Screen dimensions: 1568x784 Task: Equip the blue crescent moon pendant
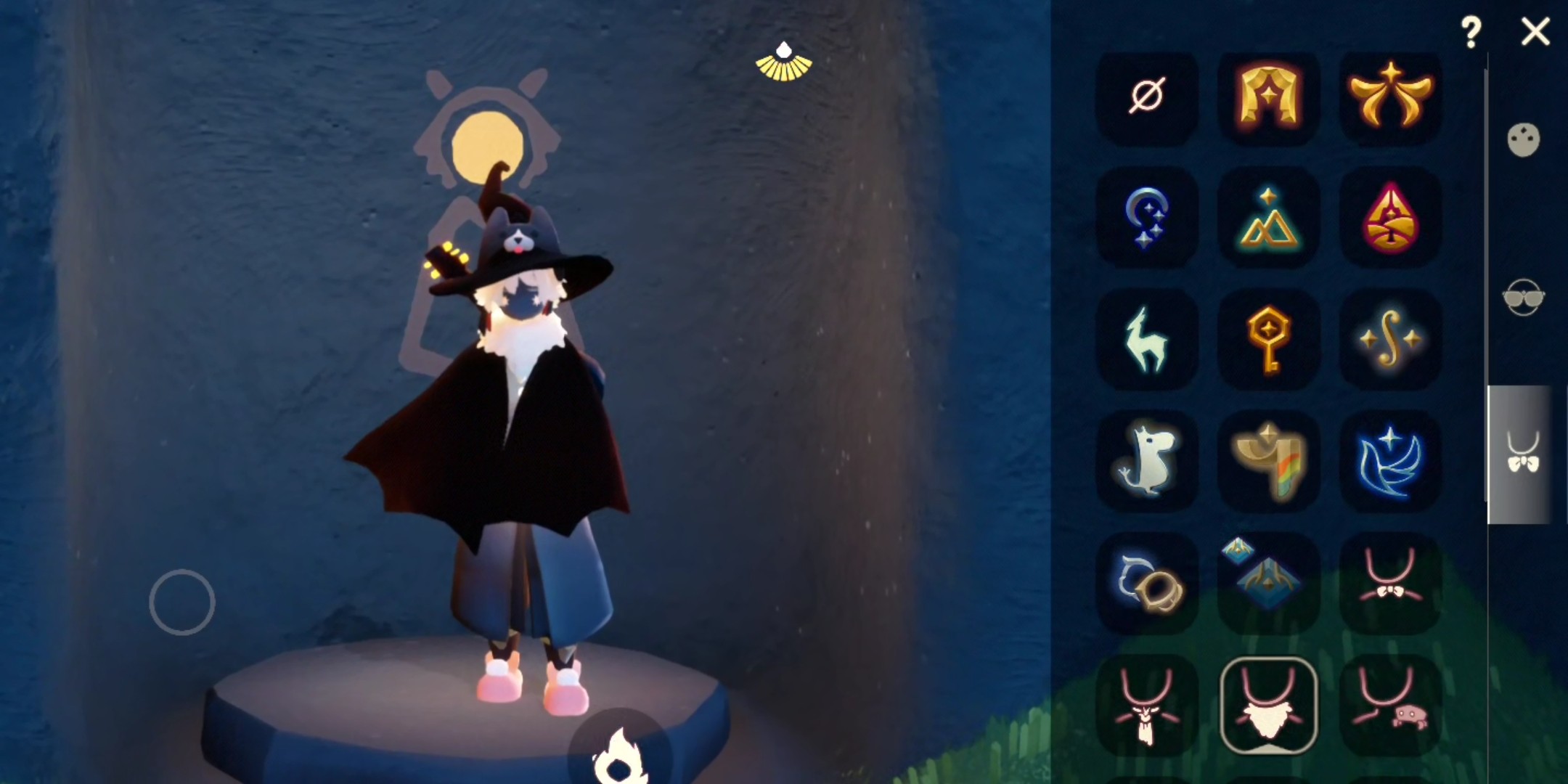pyautogui.click(x=1147, y=218)
